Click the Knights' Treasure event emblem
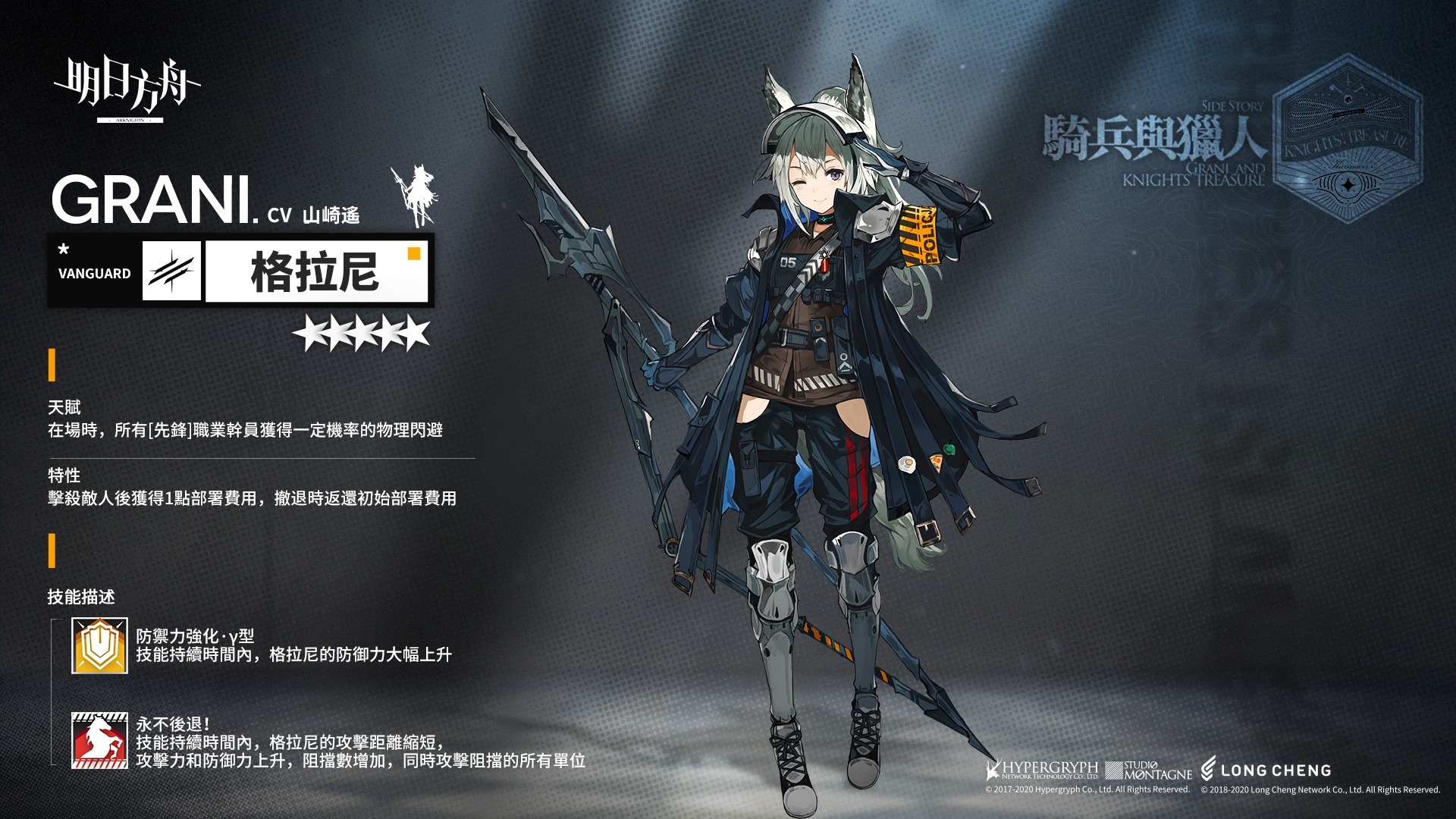 (1346, 140)
